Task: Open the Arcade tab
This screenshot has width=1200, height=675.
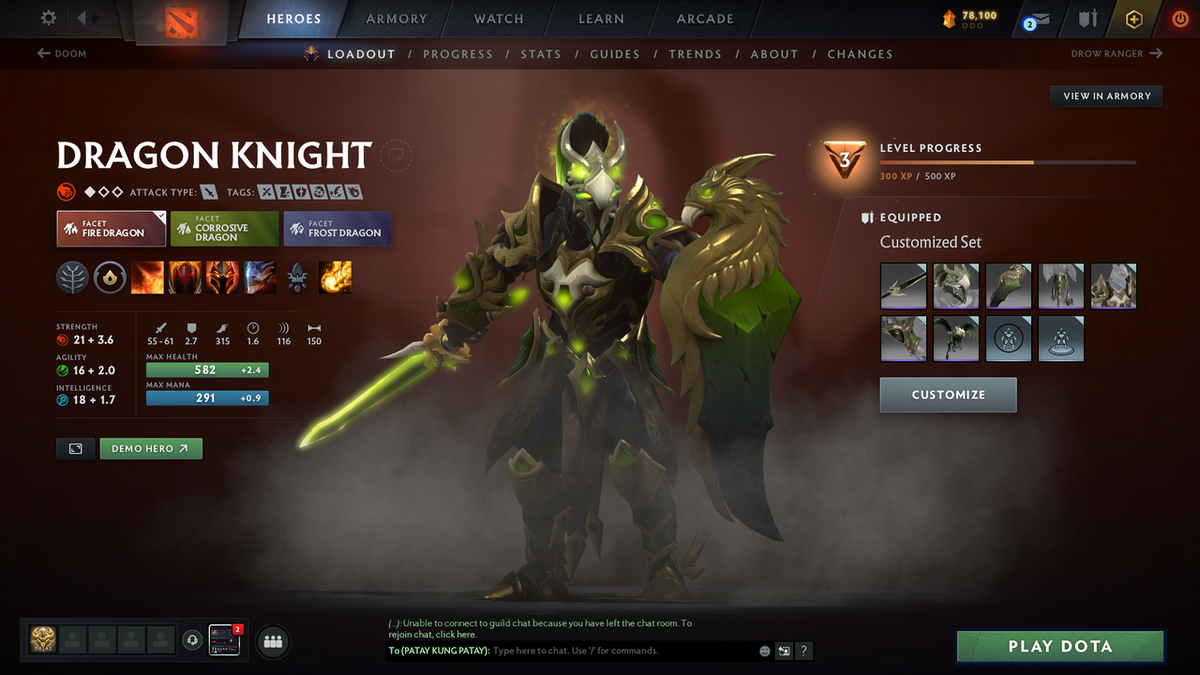Action: pos(705,18)
